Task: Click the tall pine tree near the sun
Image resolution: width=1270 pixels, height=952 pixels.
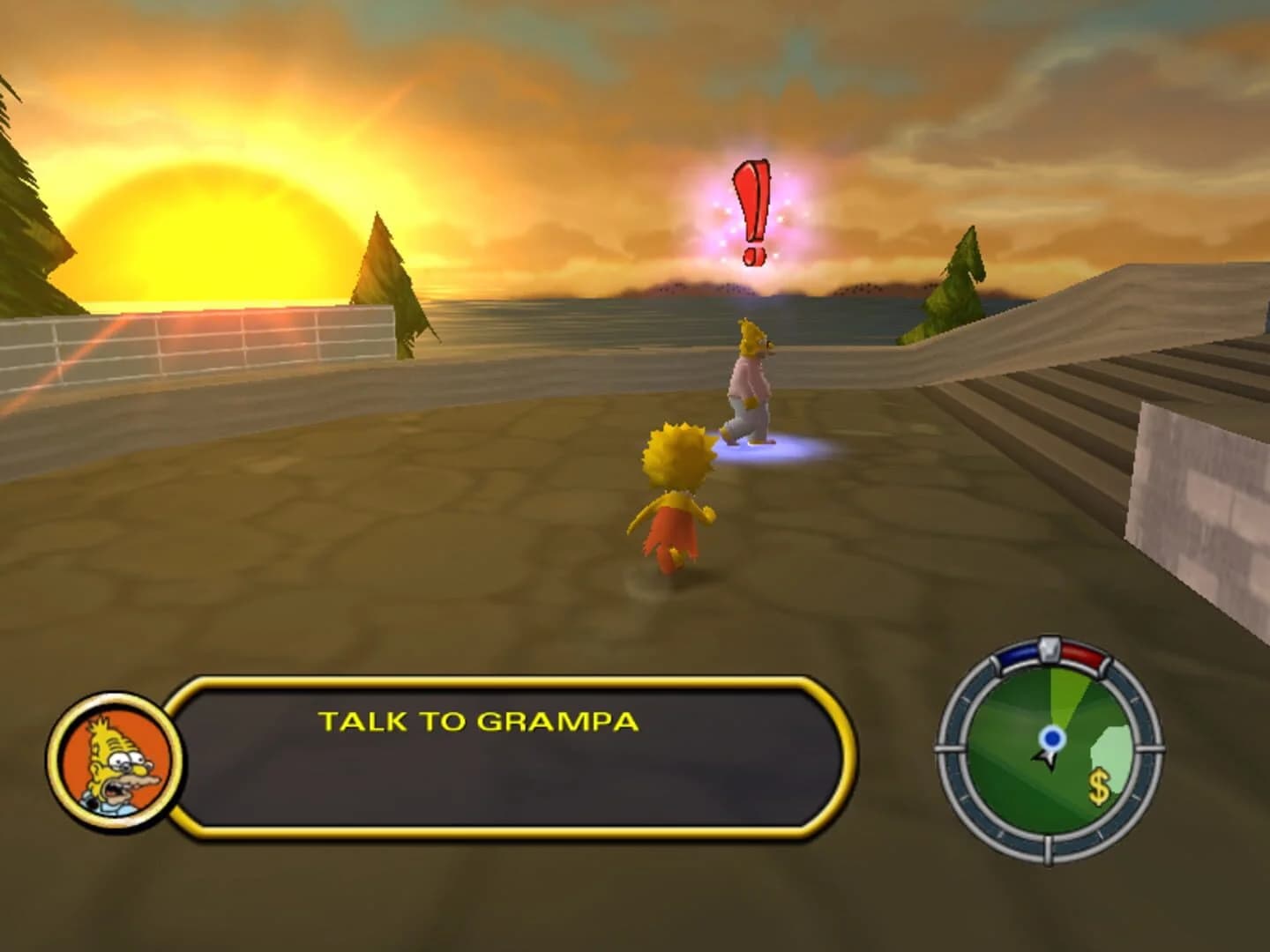Action: [386, 273]
